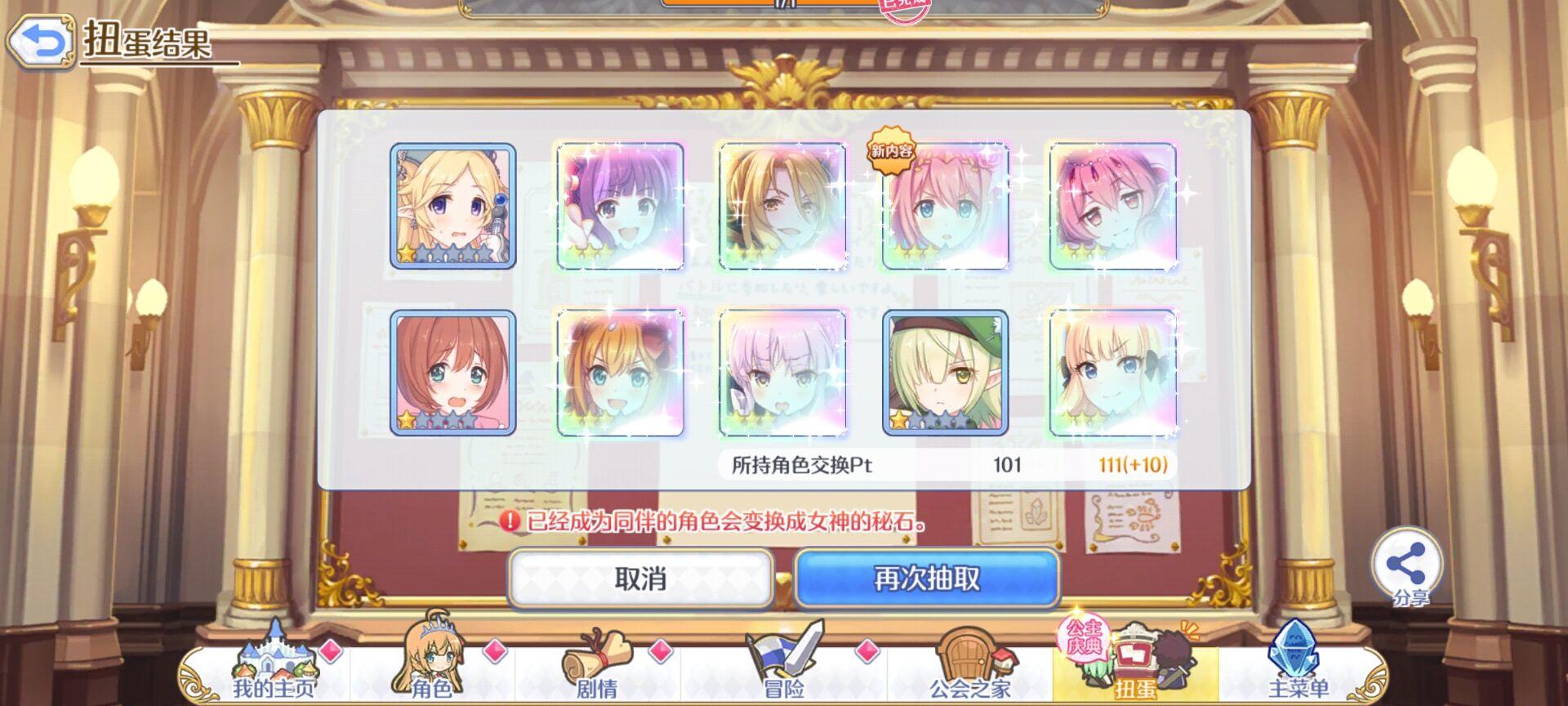Select the green-hat elf character portrait

point(947,372)
